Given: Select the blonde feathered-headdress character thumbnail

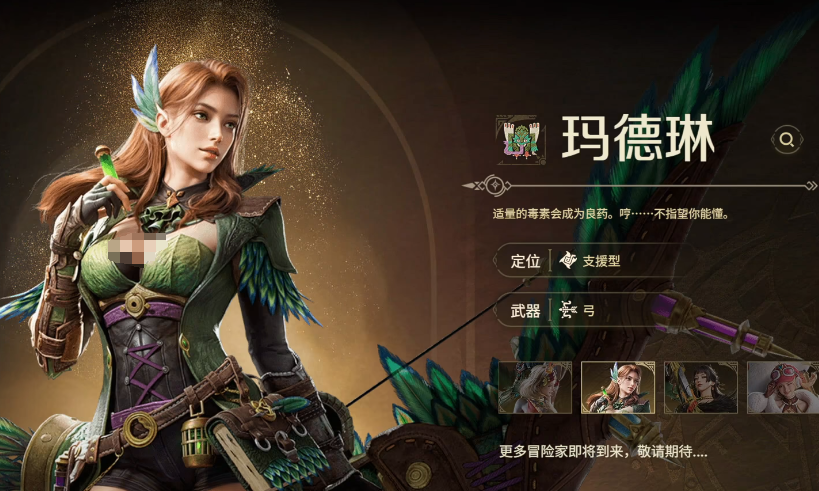Looking at the screenshot, I should pos(535,387).
